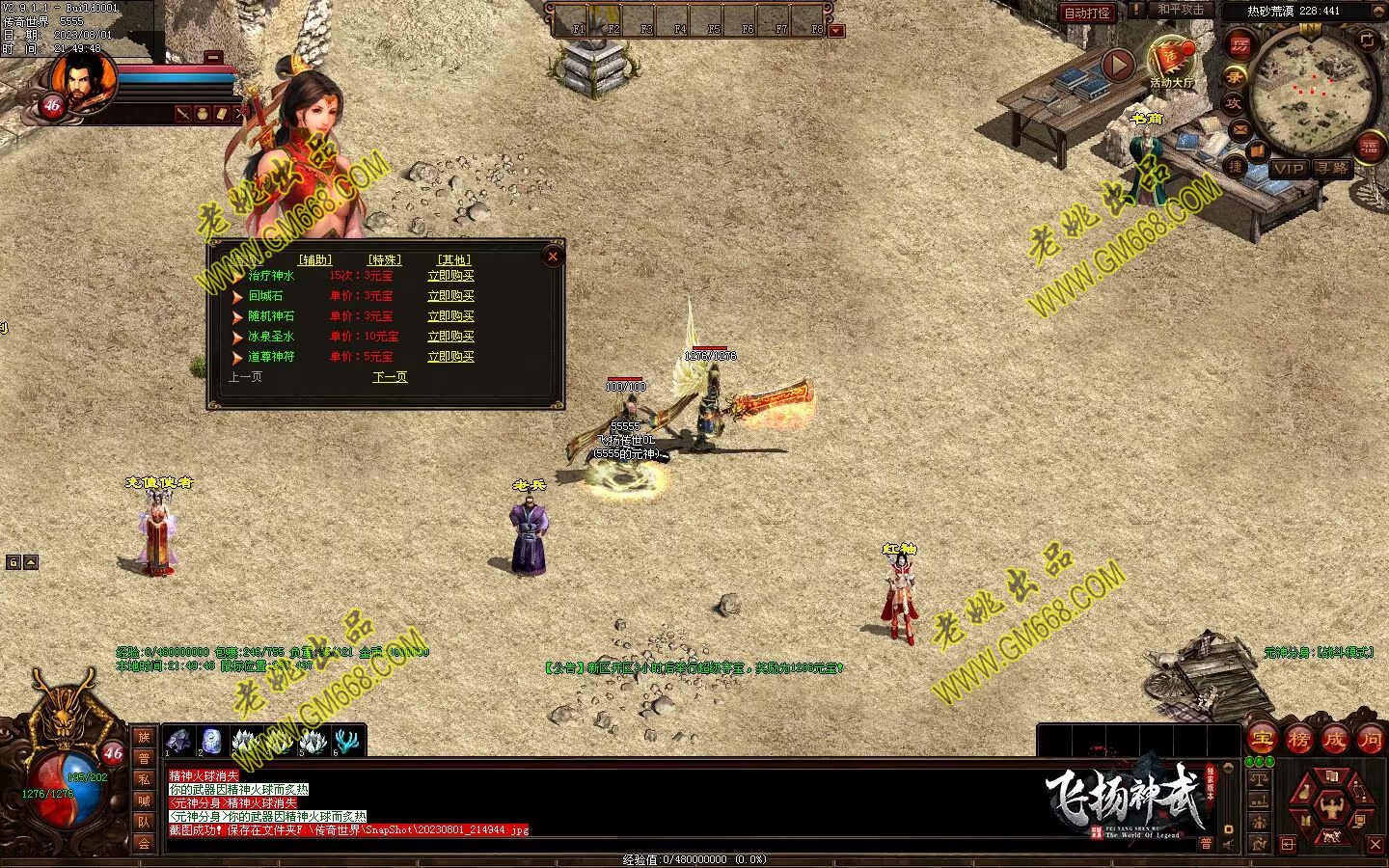This screenshot has width=1389, height=868.
Task: Open the VIP panel
Action: pos(1288,169)
